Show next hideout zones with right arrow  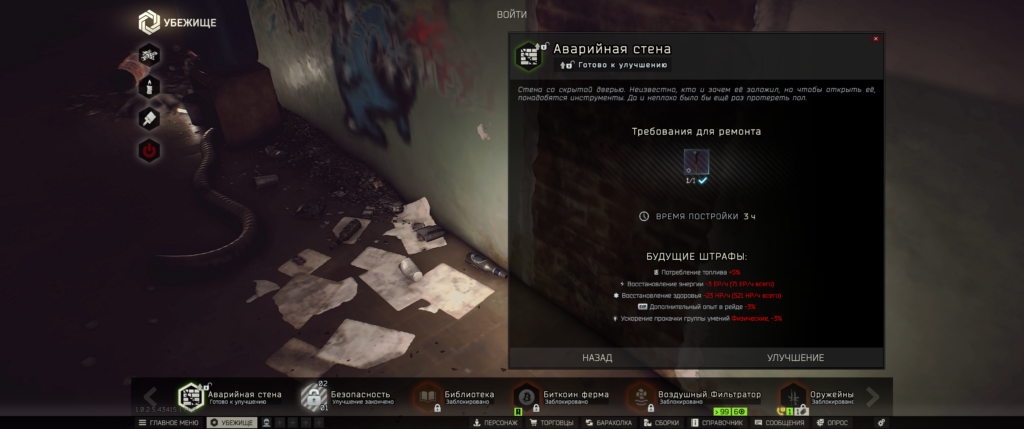872,397
